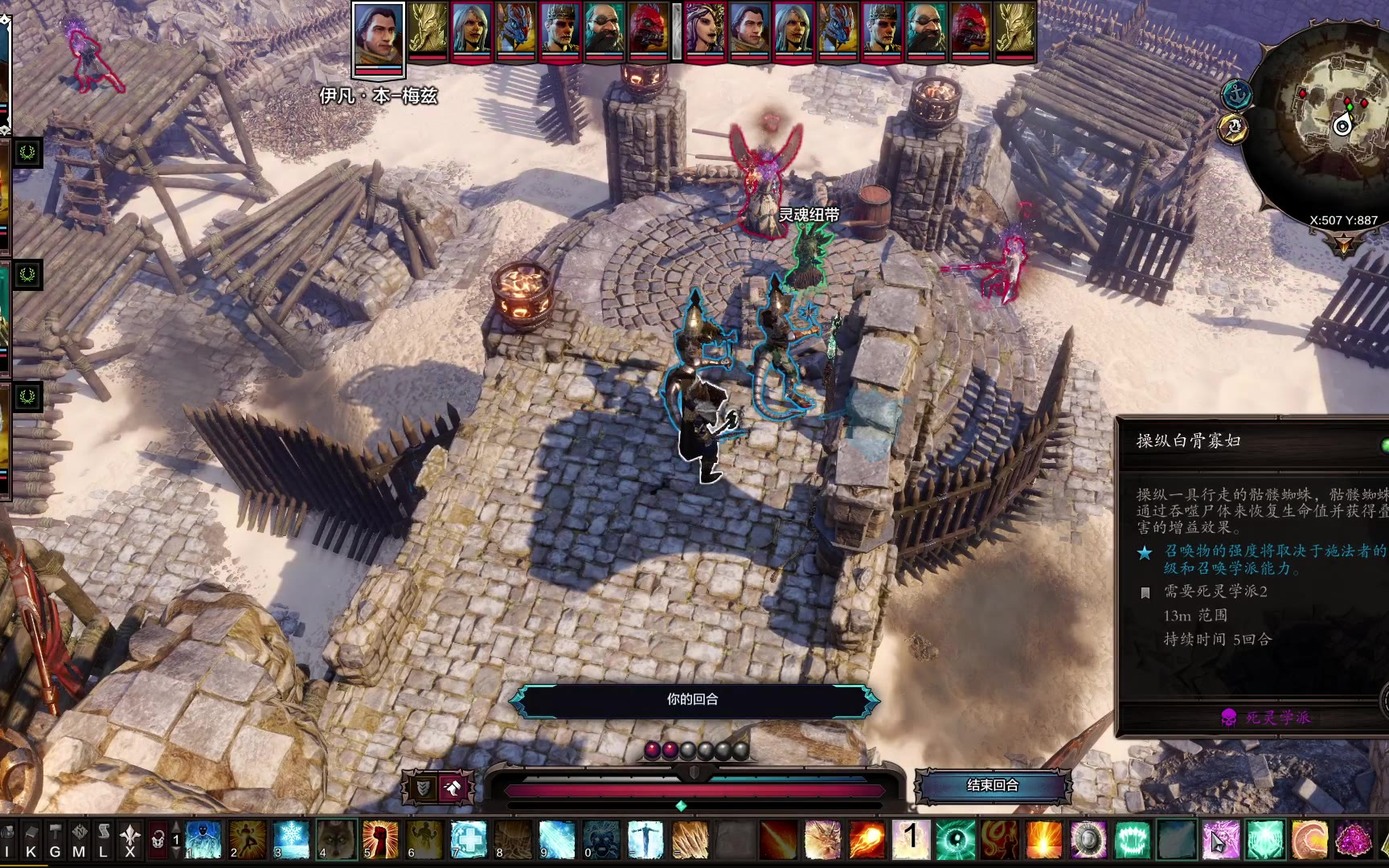Cast the healing cross skill in slot 7
This screenshot has width=1389, height=868.
(x=469, y=838)
